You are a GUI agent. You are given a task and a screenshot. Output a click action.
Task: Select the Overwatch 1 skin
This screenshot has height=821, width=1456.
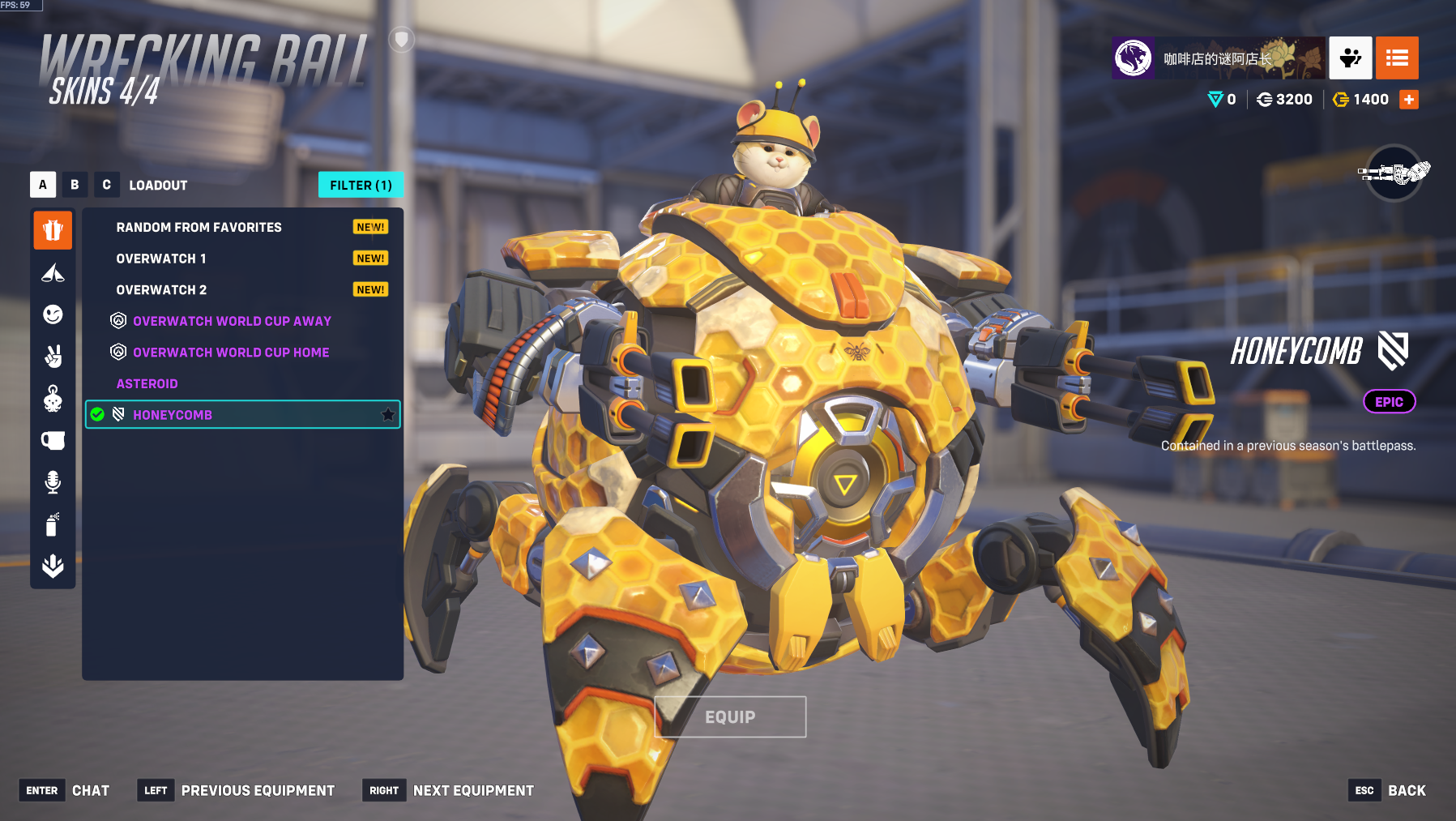161,259
